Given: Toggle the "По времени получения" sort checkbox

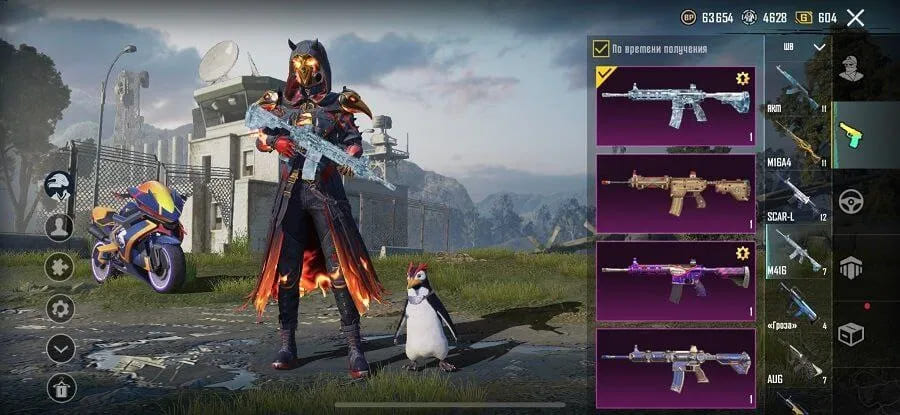Looking at the screenshot, I should point(601,48).
